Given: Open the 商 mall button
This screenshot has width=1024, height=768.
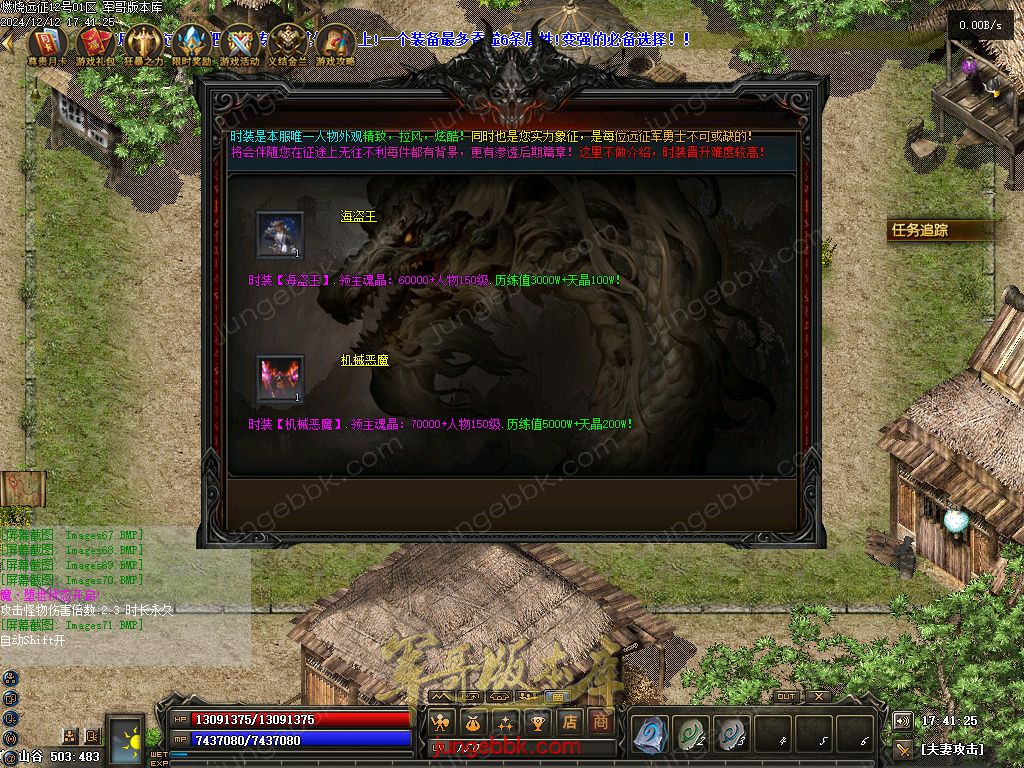Looking at the screenshot, I should point(600,721).
